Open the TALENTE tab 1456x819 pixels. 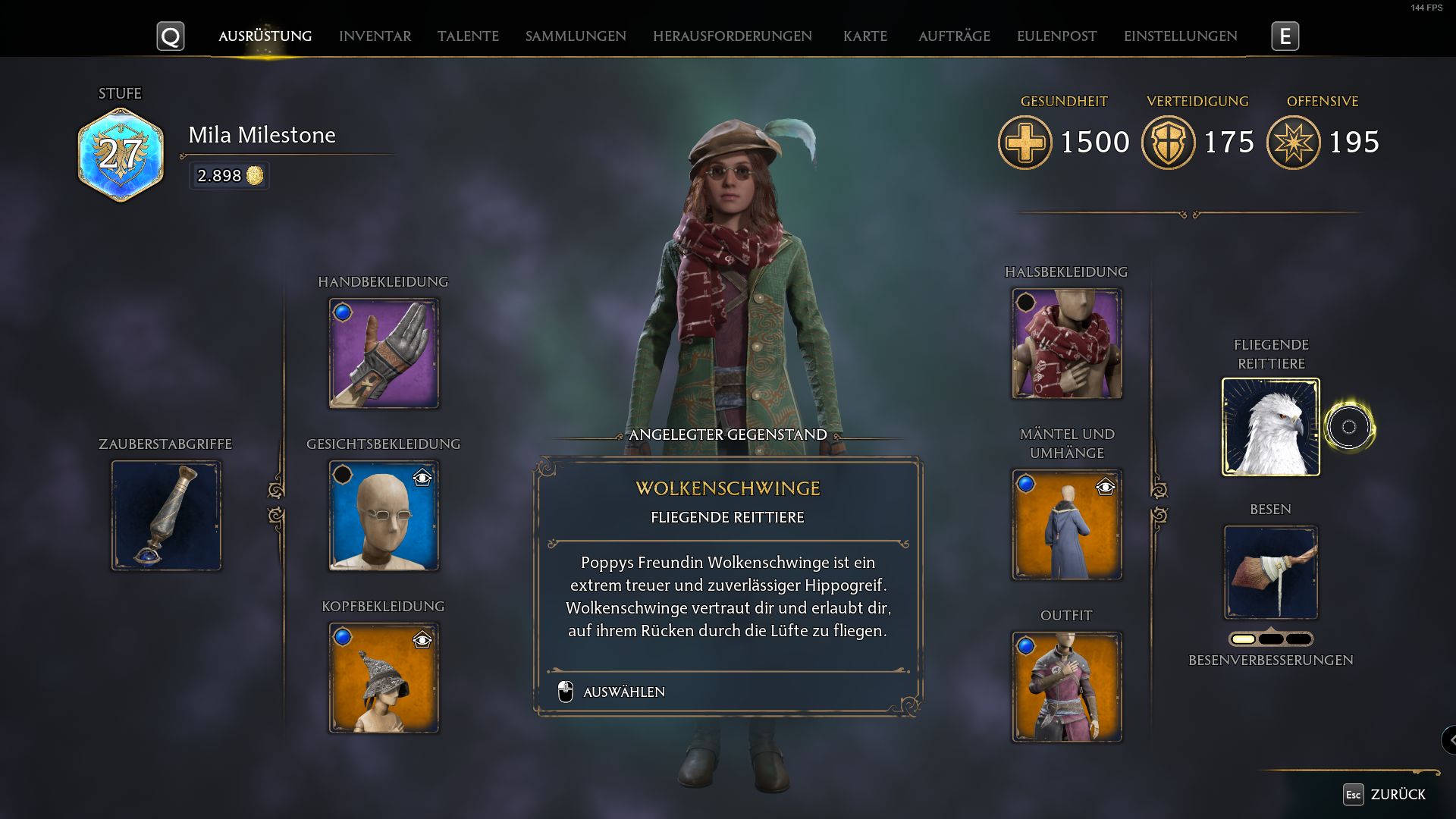click(467, 36)
